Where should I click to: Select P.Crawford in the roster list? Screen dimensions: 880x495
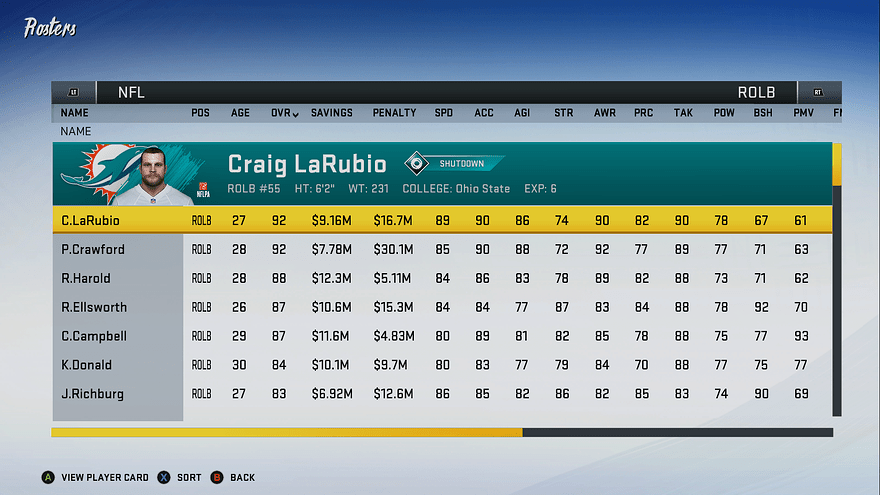(x=440, y=249)
